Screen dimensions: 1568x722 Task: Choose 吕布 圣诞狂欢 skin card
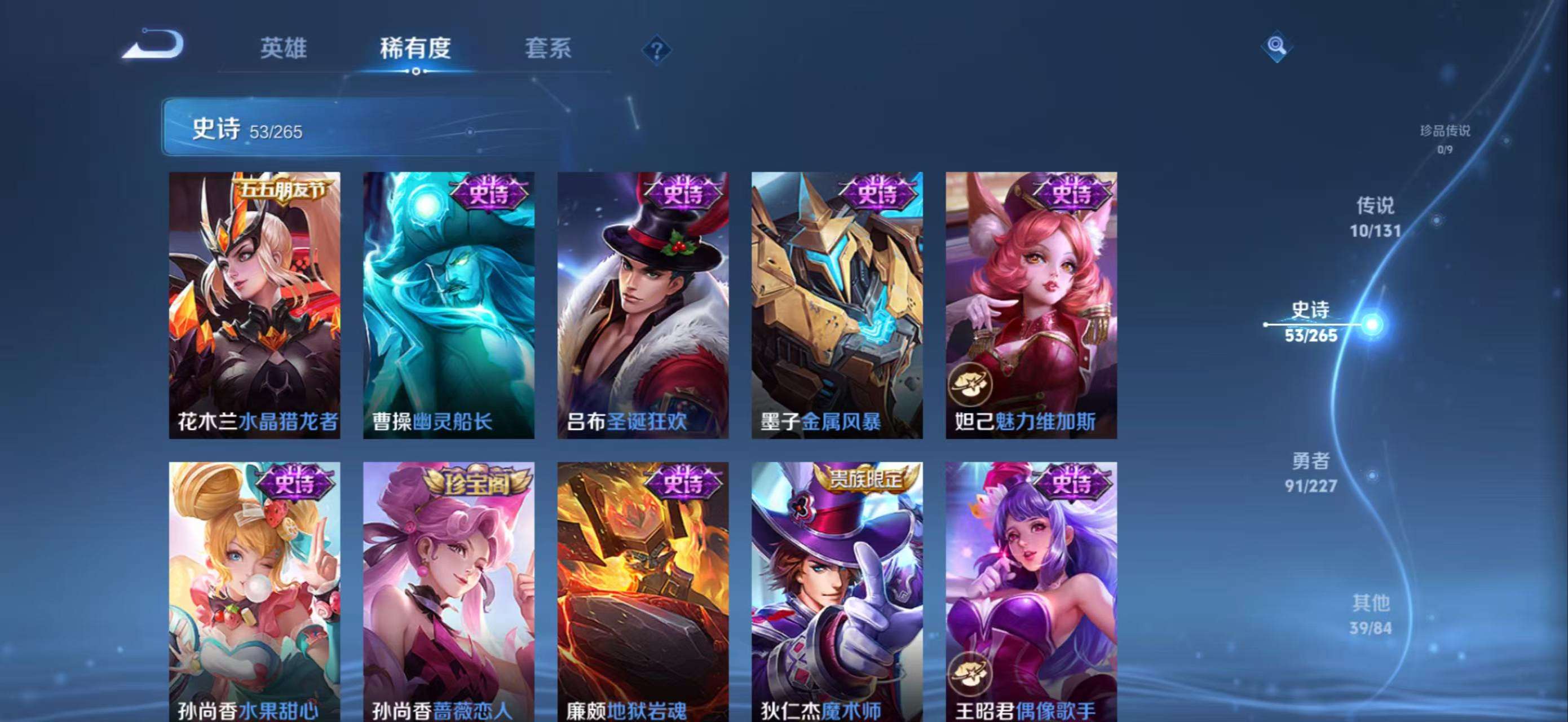click(643, 305)
